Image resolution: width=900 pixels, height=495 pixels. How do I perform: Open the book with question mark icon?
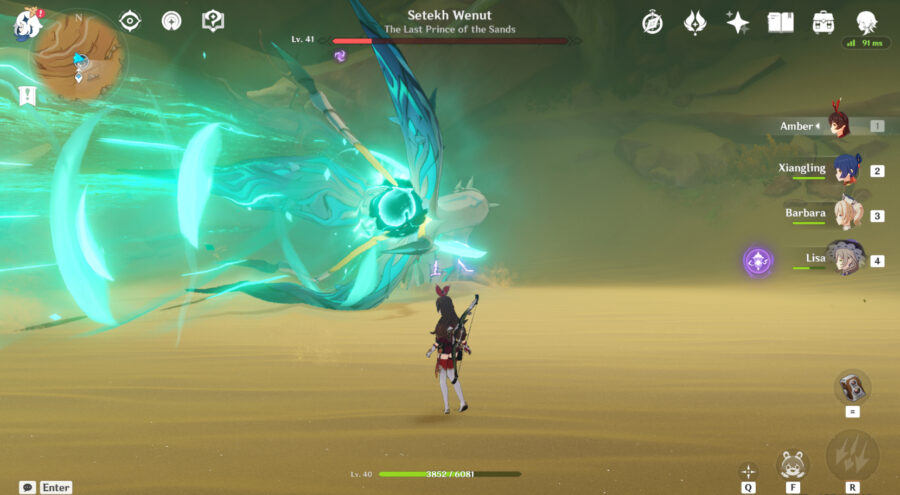coord(212,21)
